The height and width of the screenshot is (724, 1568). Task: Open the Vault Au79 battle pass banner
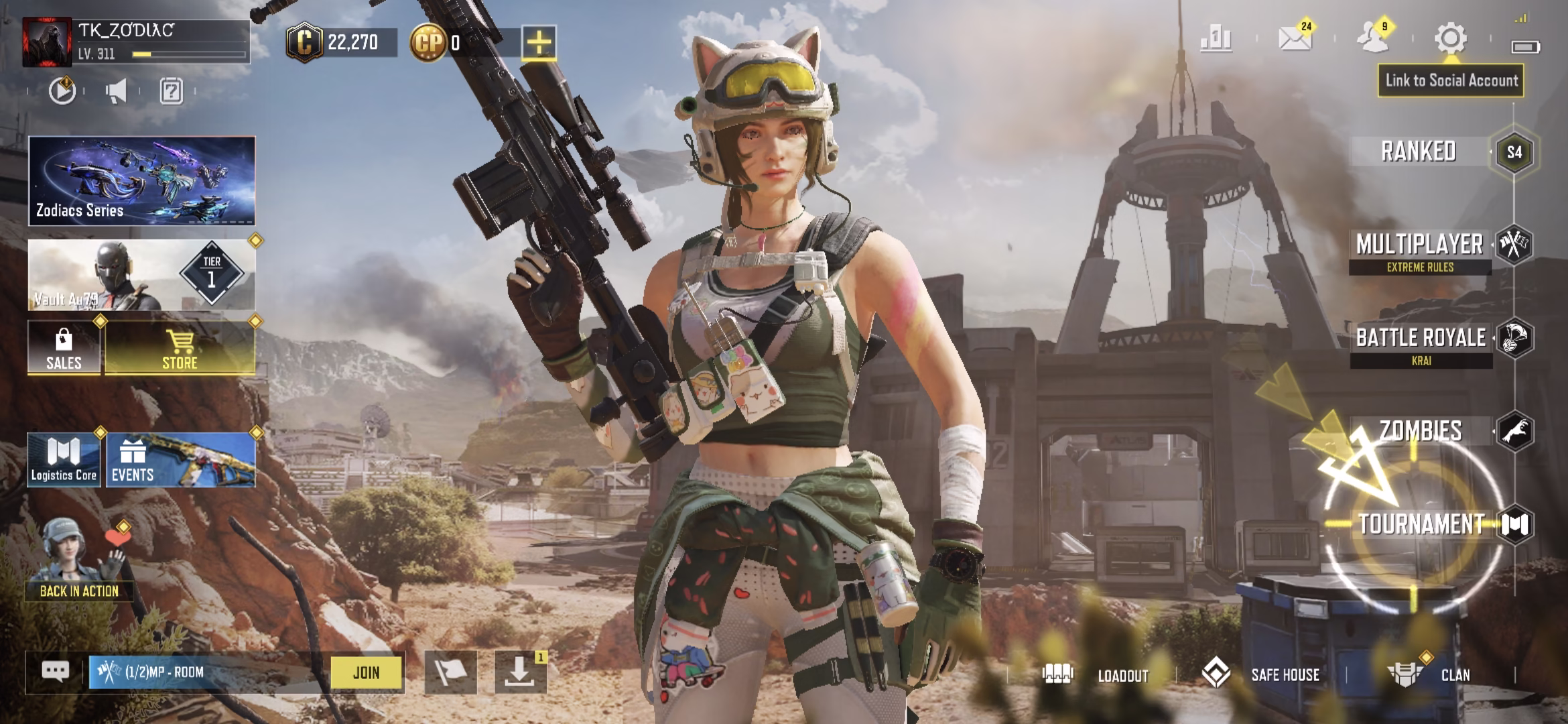pos(141,276)
